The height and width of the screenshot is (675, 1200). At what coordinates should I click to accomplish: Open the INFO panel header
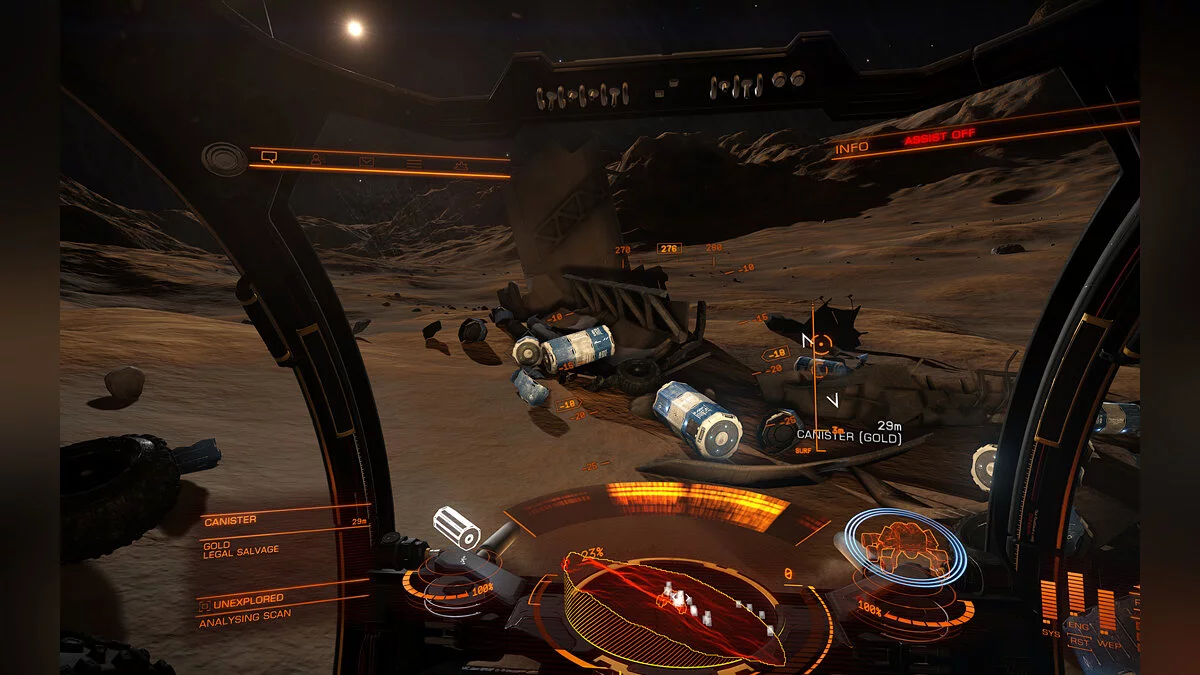(851, 149)
